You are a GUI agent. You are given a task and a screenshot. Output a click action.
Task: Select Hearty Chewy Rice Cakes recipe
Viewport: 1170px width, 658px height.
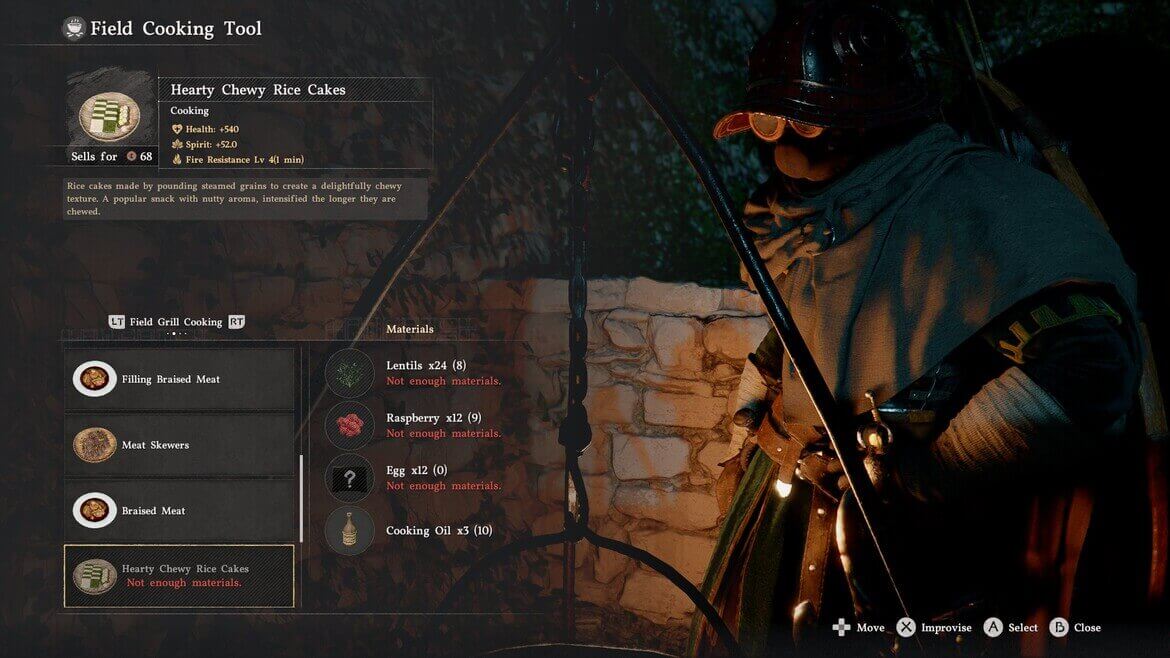(x=180, y=576)
